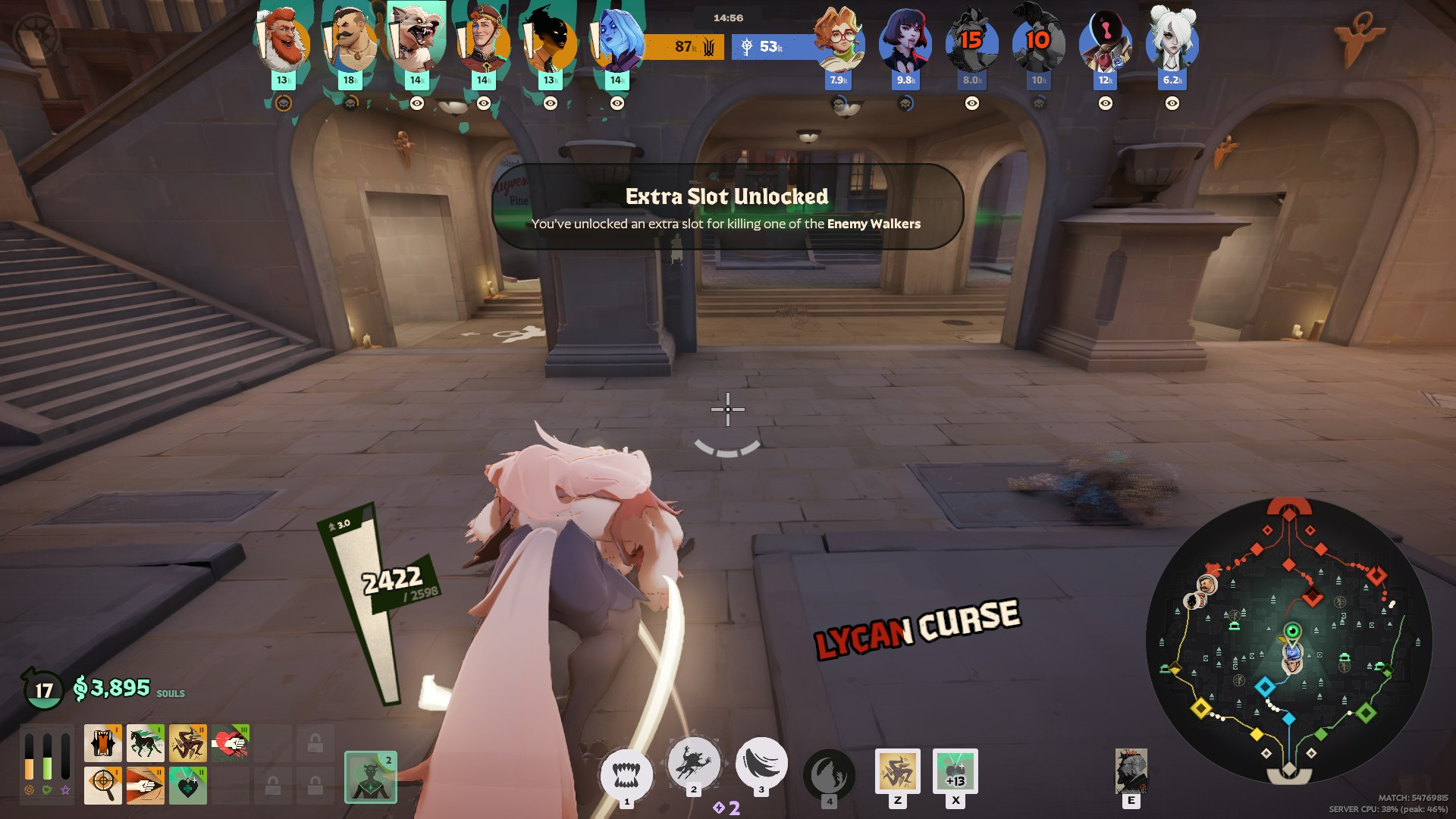The image size is (1456, 819).
Task: Open the minimap
Action: pos(1288,641)
